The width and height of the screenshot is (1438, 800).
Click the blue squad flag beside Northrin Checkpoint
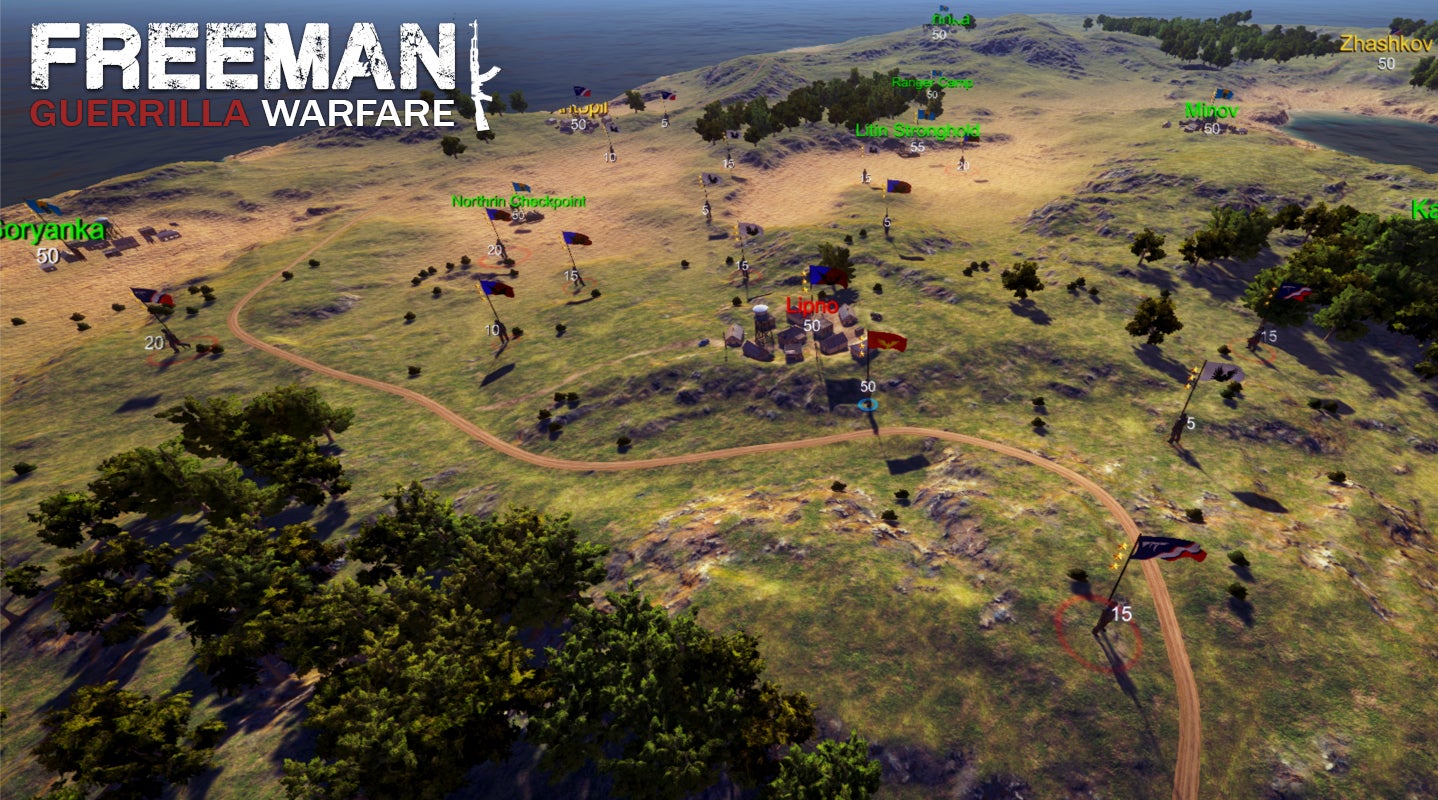(497, 215)
